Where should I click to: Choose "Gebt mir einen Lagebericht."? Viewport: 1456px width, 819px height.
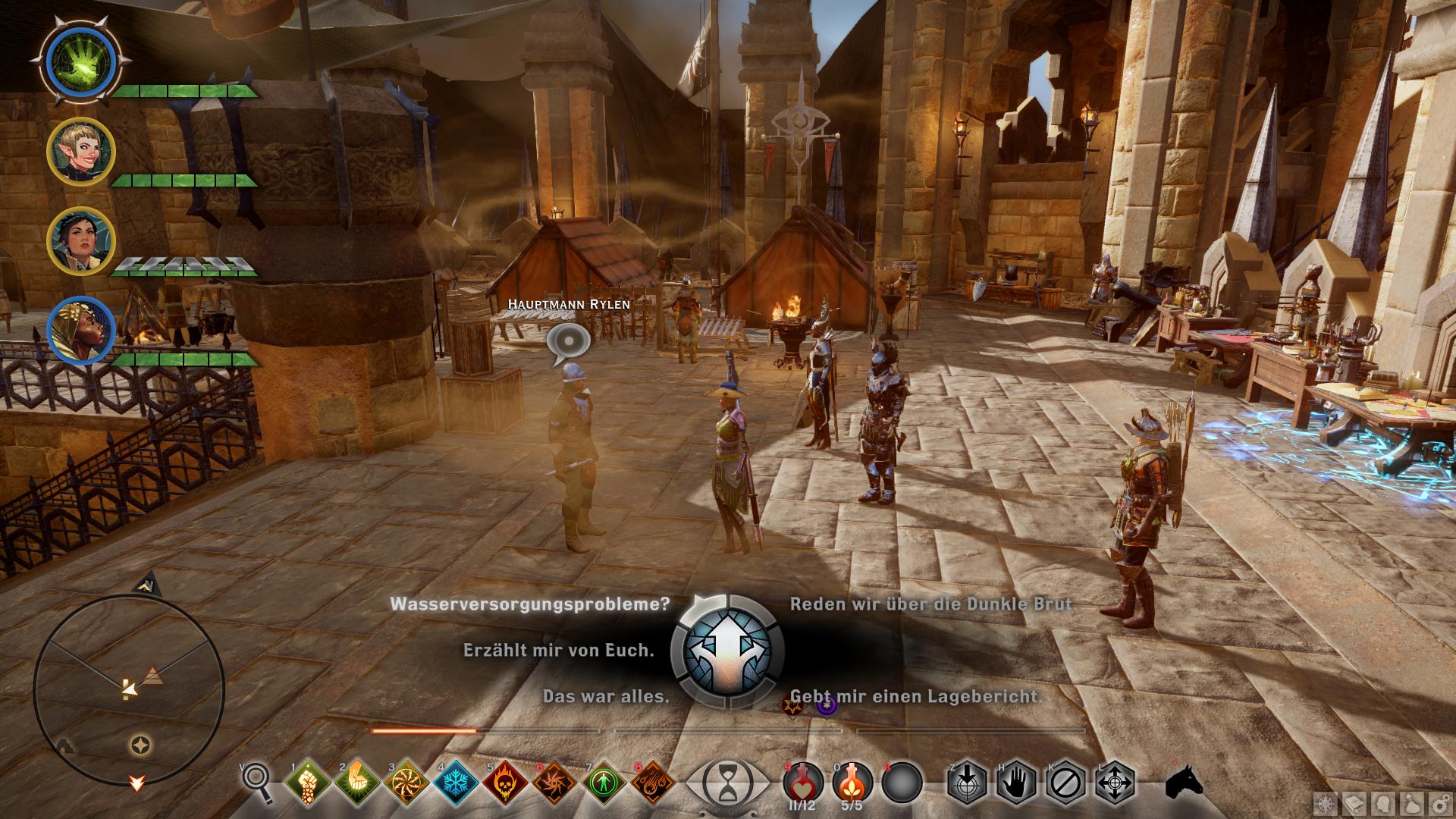click(915, 696)
